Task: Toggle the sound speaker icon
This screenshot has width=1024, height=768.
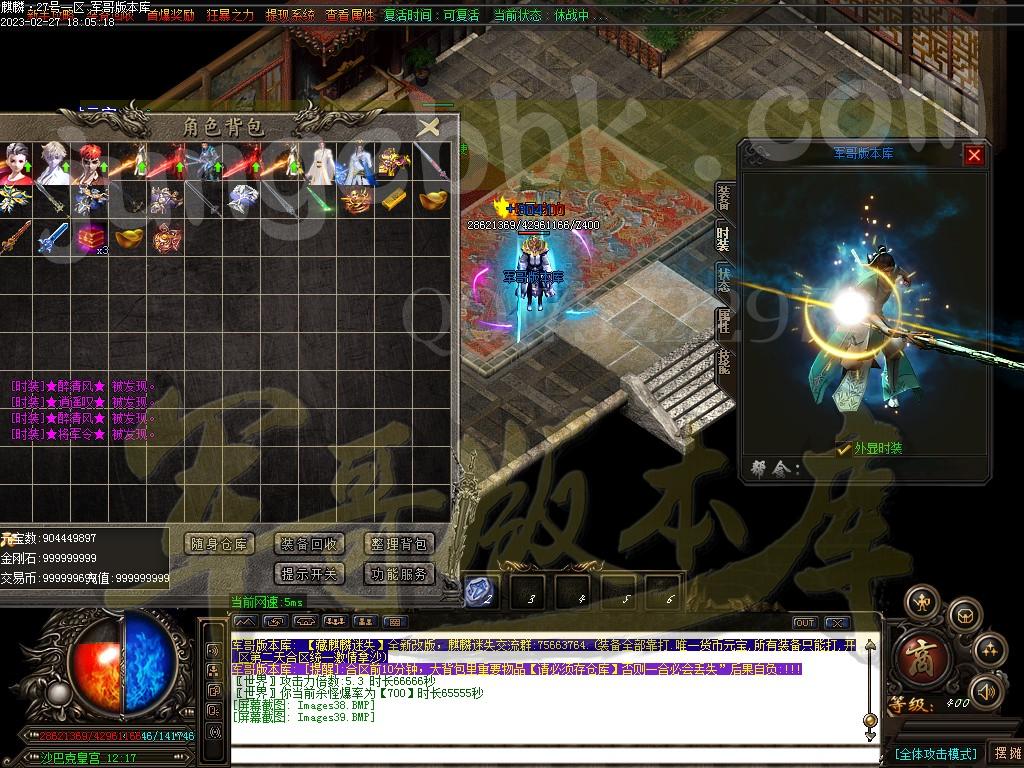Action: (988, 690)
